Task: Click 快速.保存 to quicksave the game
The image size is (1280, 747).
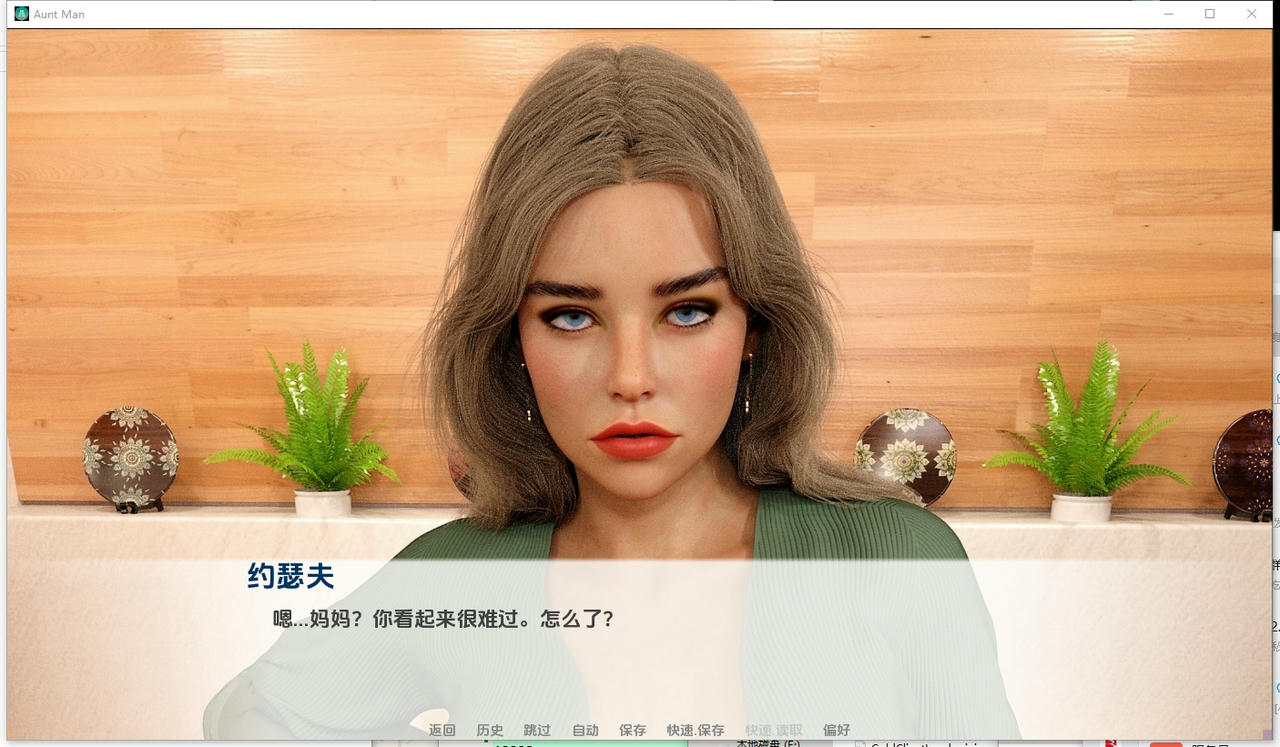Action: tap(694, 730)
